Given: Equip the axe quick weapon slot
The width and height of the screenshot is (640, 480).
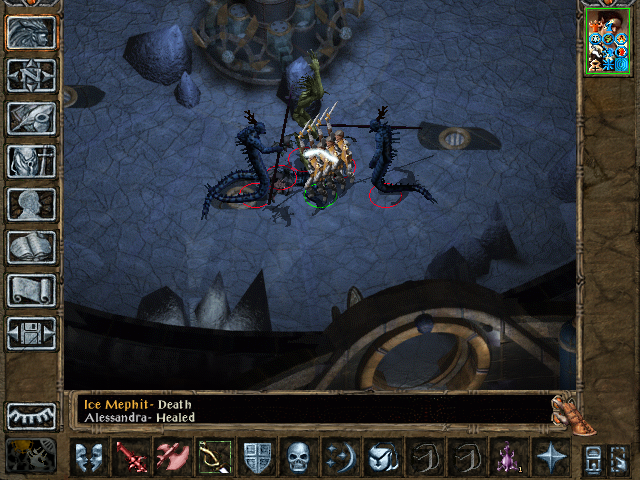Looking at the screenshot, I should pyautogui.click(x=171, y=456).
